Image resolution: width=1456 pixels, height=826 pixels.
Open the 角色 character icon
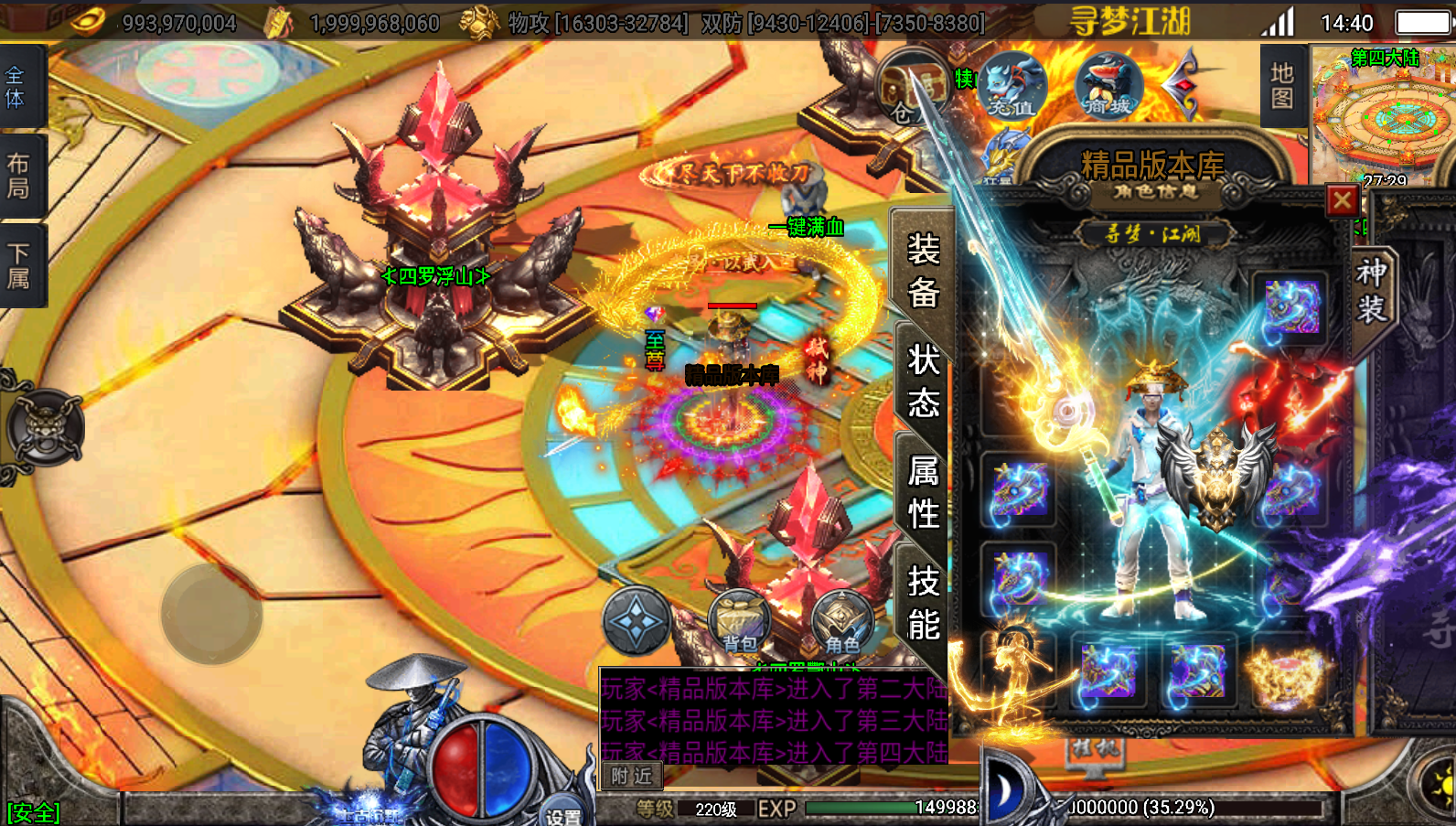[842, 622]
